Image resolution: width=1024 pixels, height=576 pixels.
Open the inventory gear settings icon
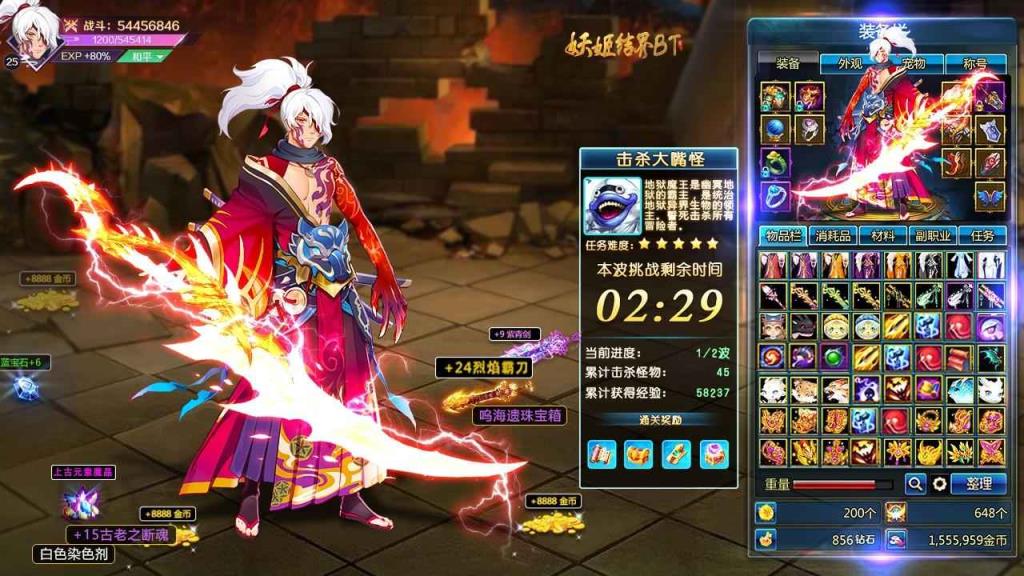click(x=940, y=484)
